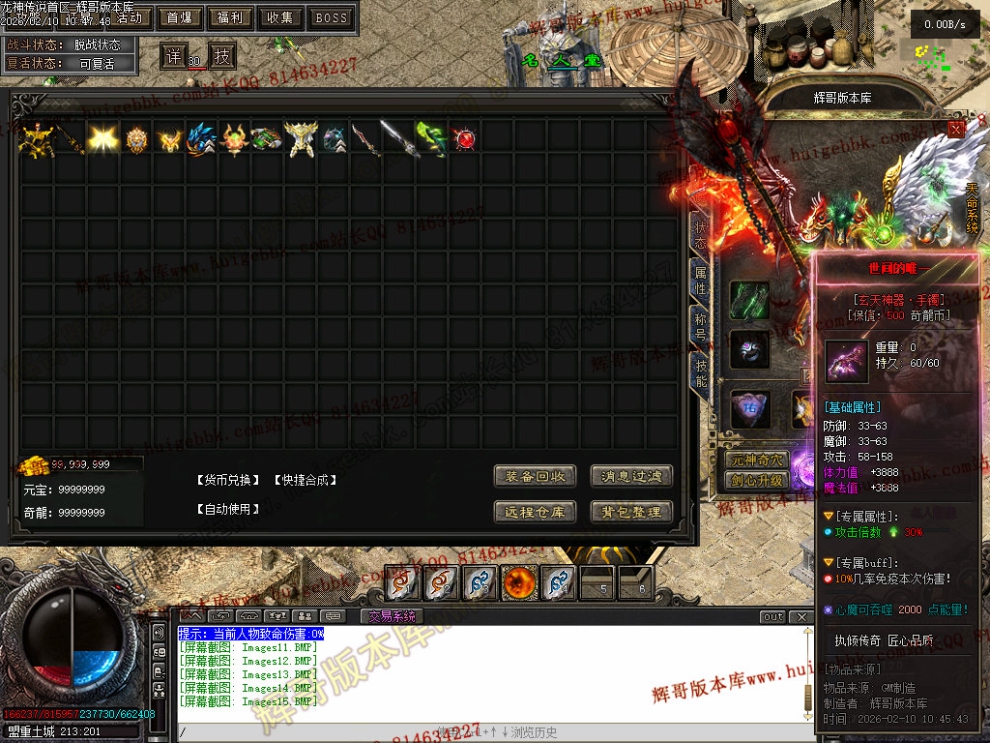Open 元神奇穴 panel button
Viewport: 990px width, 743px height.
coord(756,460)
